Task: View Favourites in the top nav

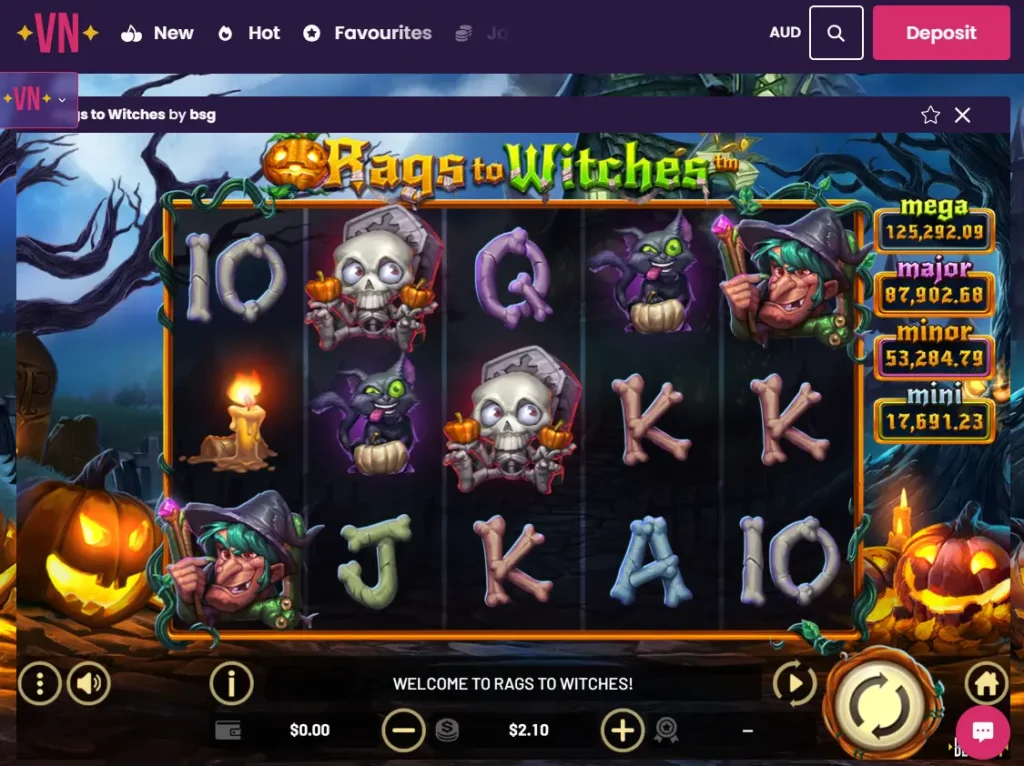Action: coord(367,33)
